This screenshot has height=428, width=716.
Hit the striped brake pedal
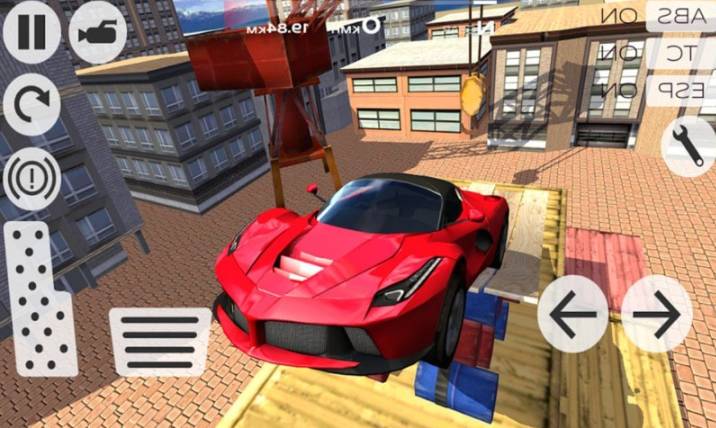coord(160,341)
